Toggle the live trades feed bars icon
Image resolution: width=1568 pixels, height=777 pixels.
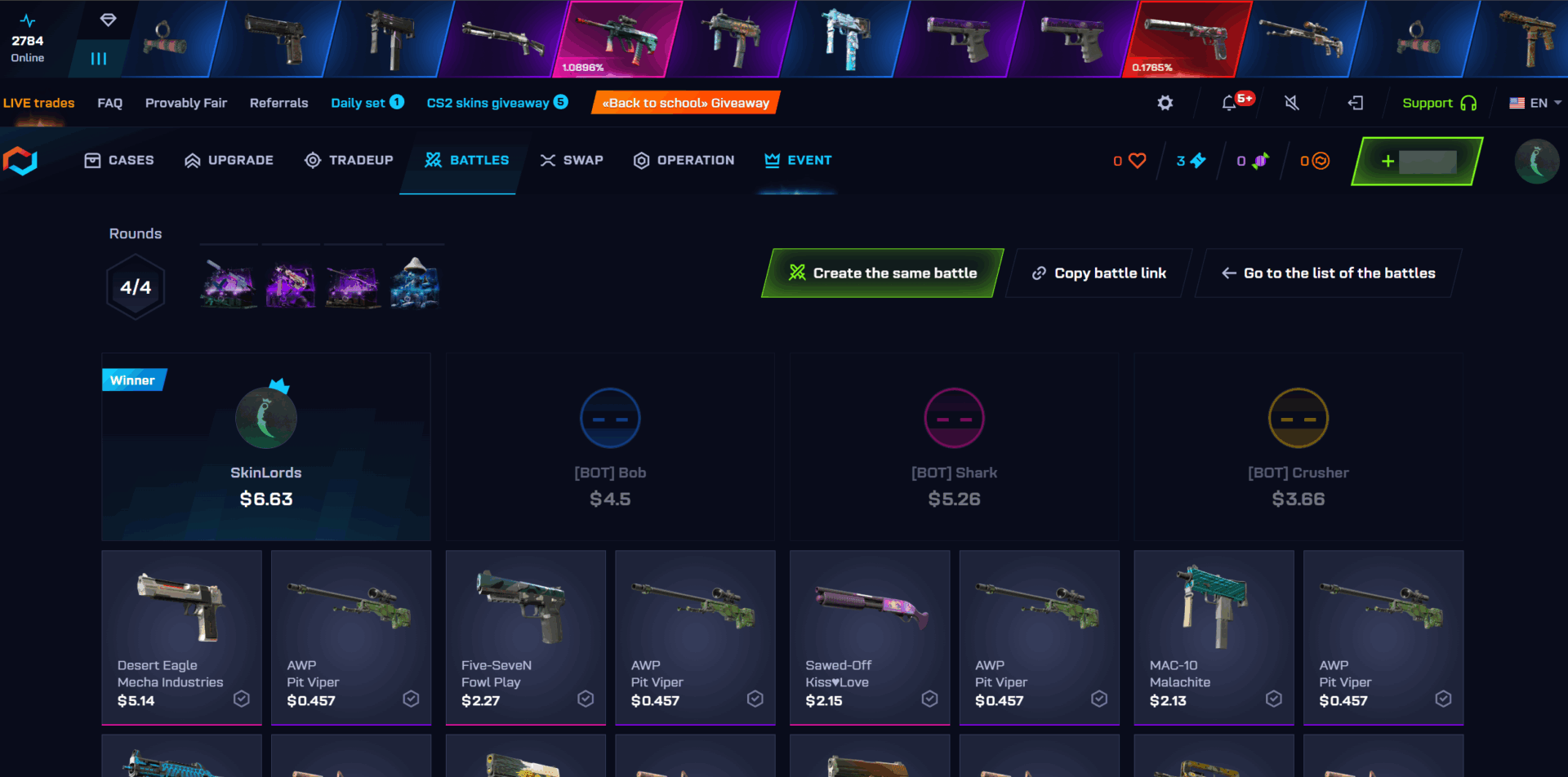tap(98, 58)
